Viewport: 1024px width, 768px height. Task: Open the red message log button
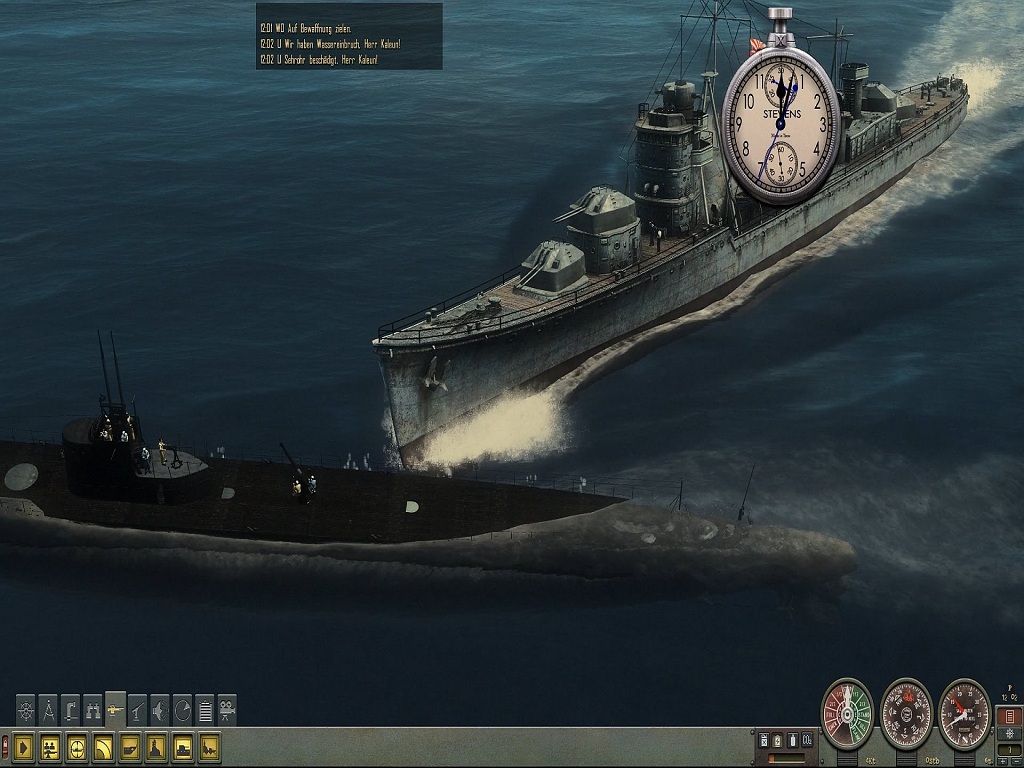point(1008,716)
